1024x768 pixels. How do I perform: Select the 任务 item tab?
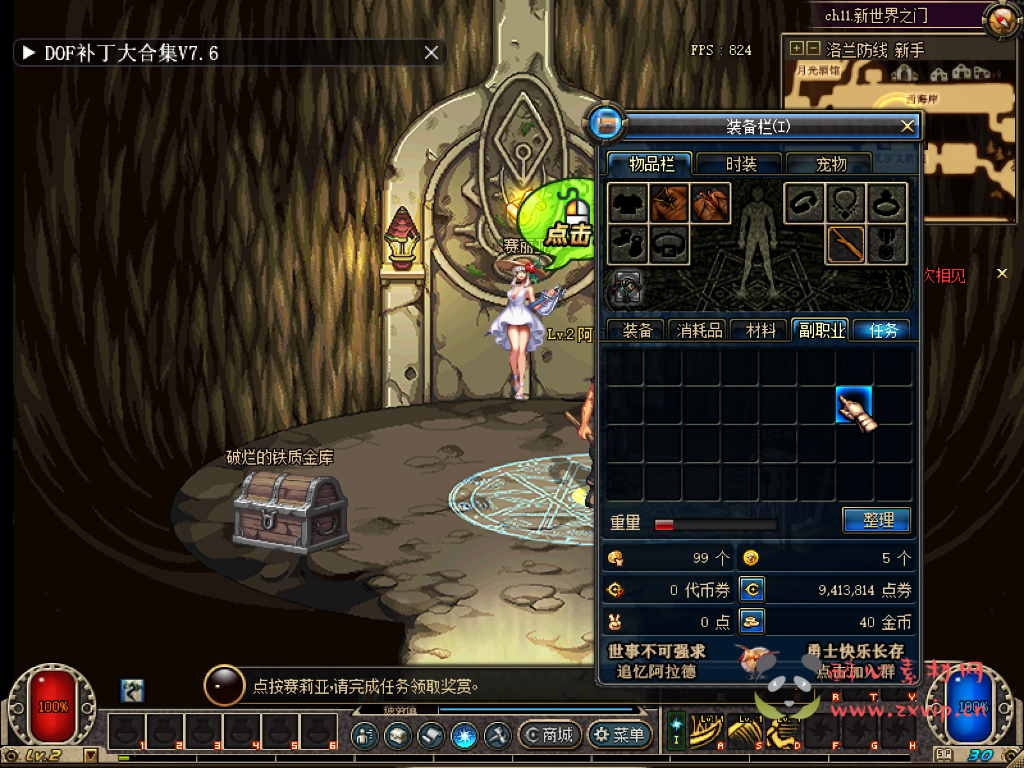tap(883, 330)
